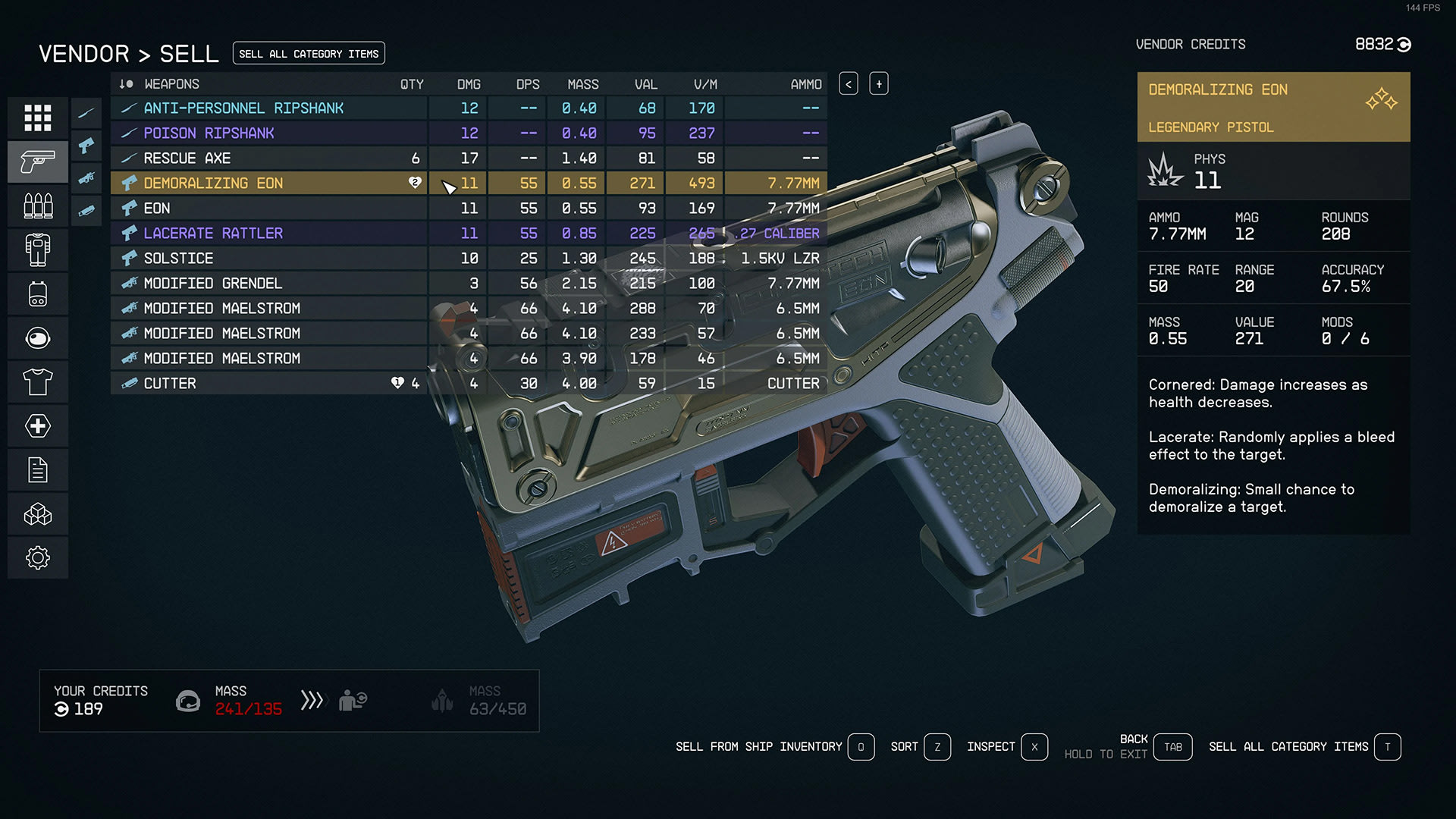Select the Demoralizing Eon legendary pistol
The height and width of the screenshot is (819, 1456).
(x=213, y=184)
